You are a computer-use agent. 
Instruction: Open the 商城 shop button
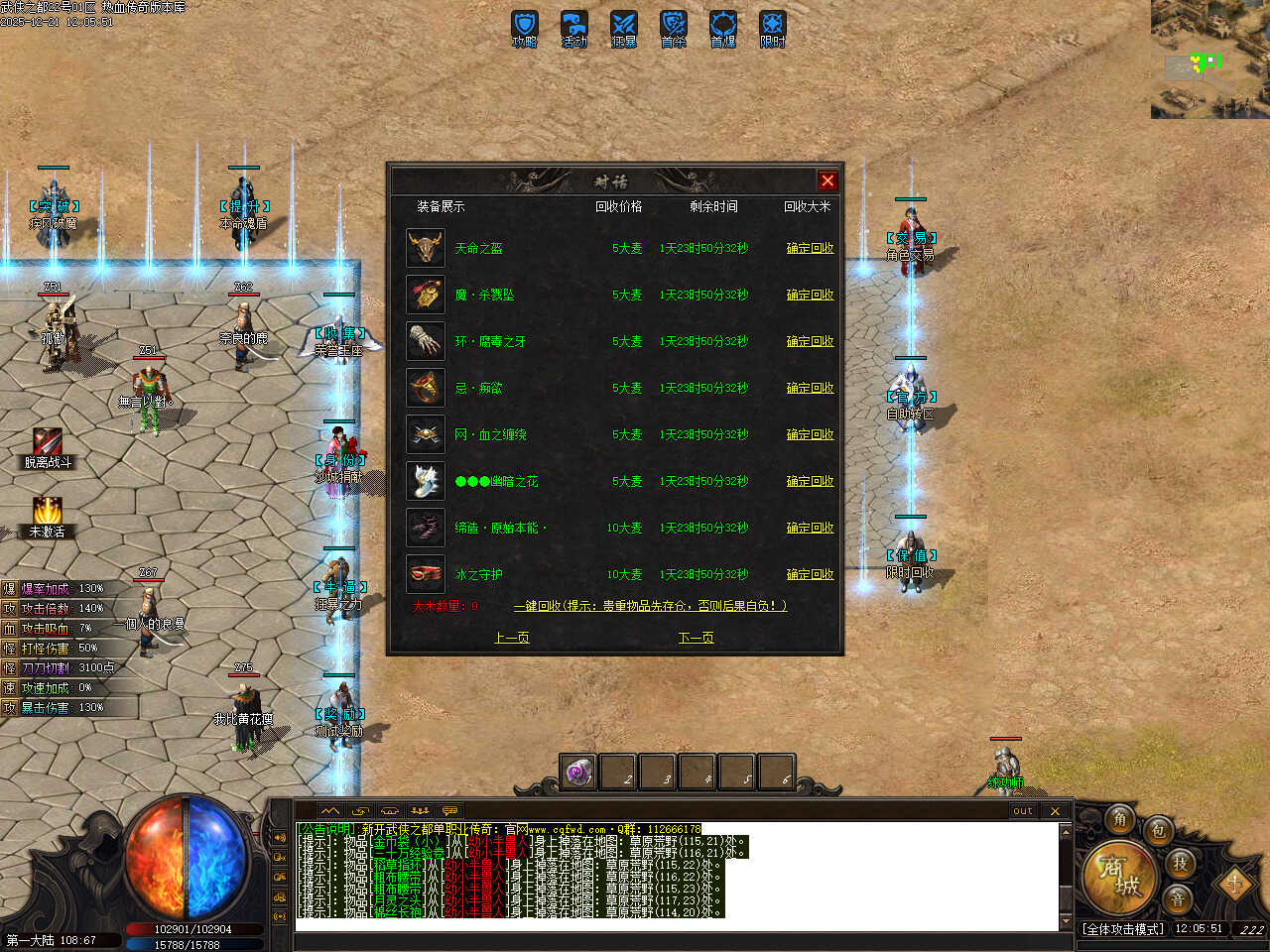1118,877
